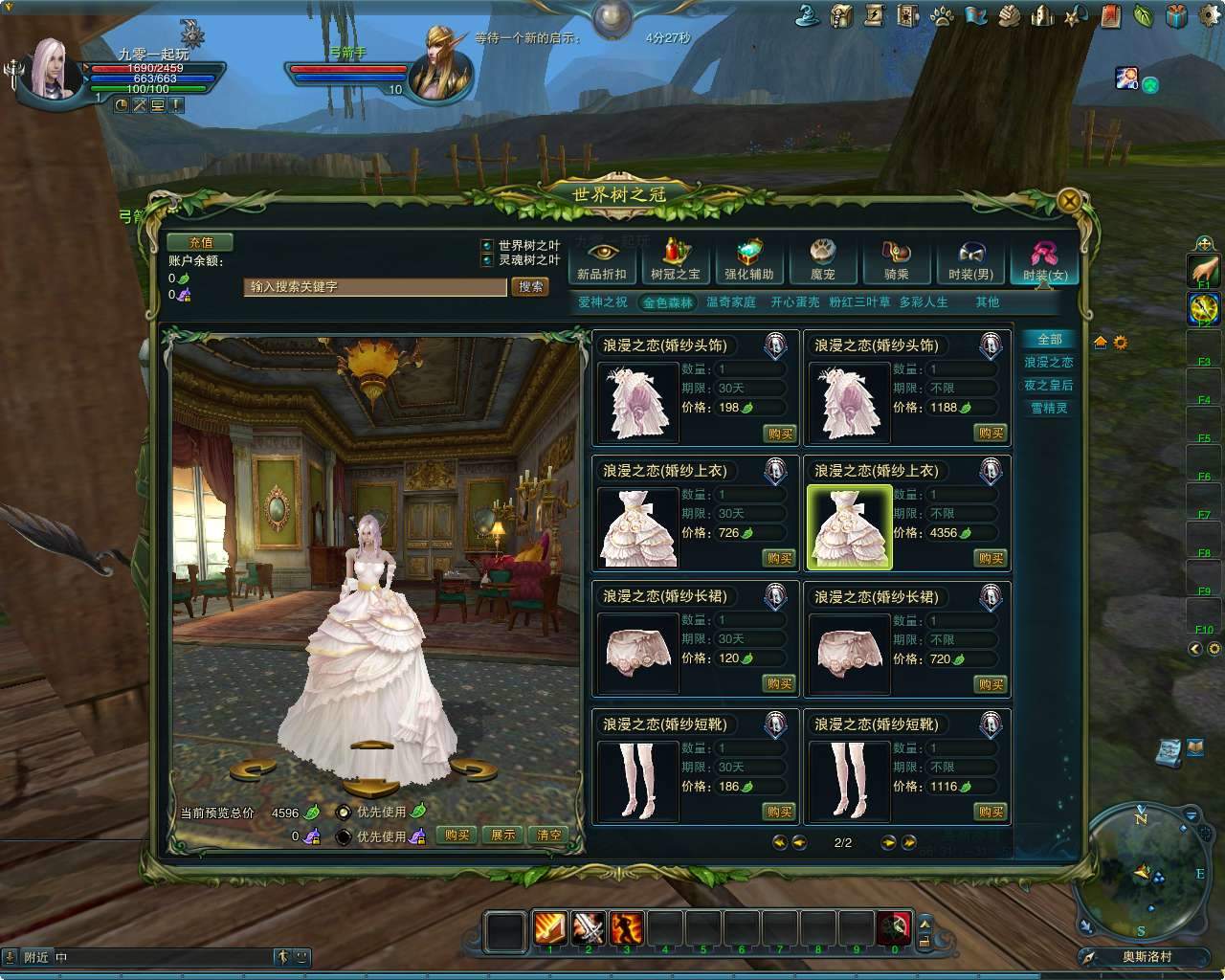Click next page arrow beside 2/2
This screenshot has width=1225, height=980.
pyautogui.click(x=887, y=843)
